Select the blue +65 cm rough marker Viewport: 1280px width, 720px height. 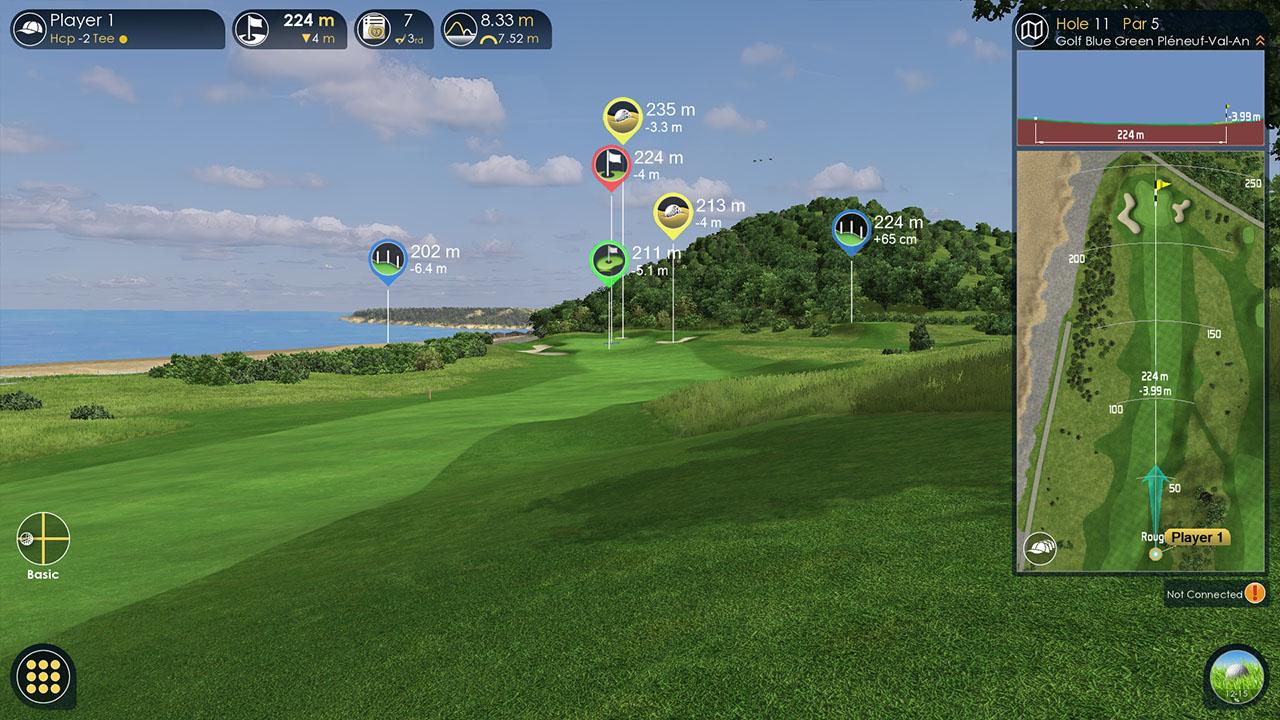pos(851,230)
